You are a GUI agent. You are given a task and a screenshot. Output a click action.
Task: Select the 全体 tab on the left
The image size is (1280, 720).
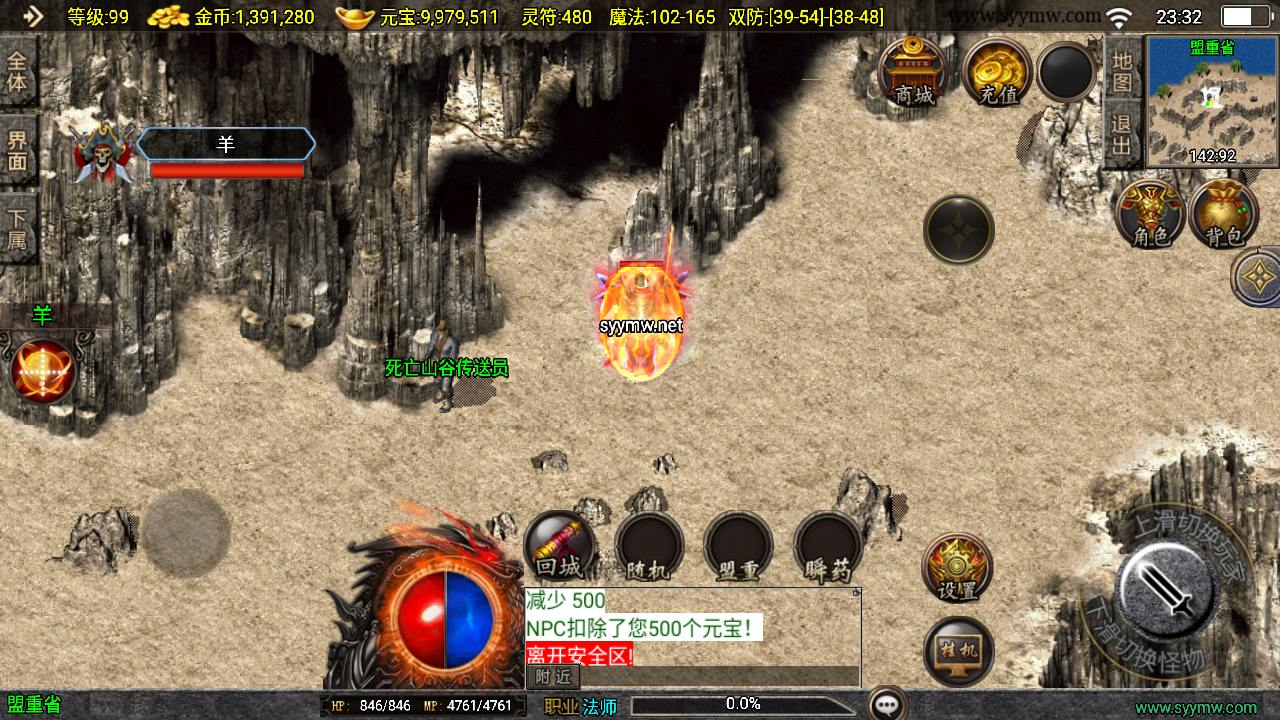tap(18, 70)
